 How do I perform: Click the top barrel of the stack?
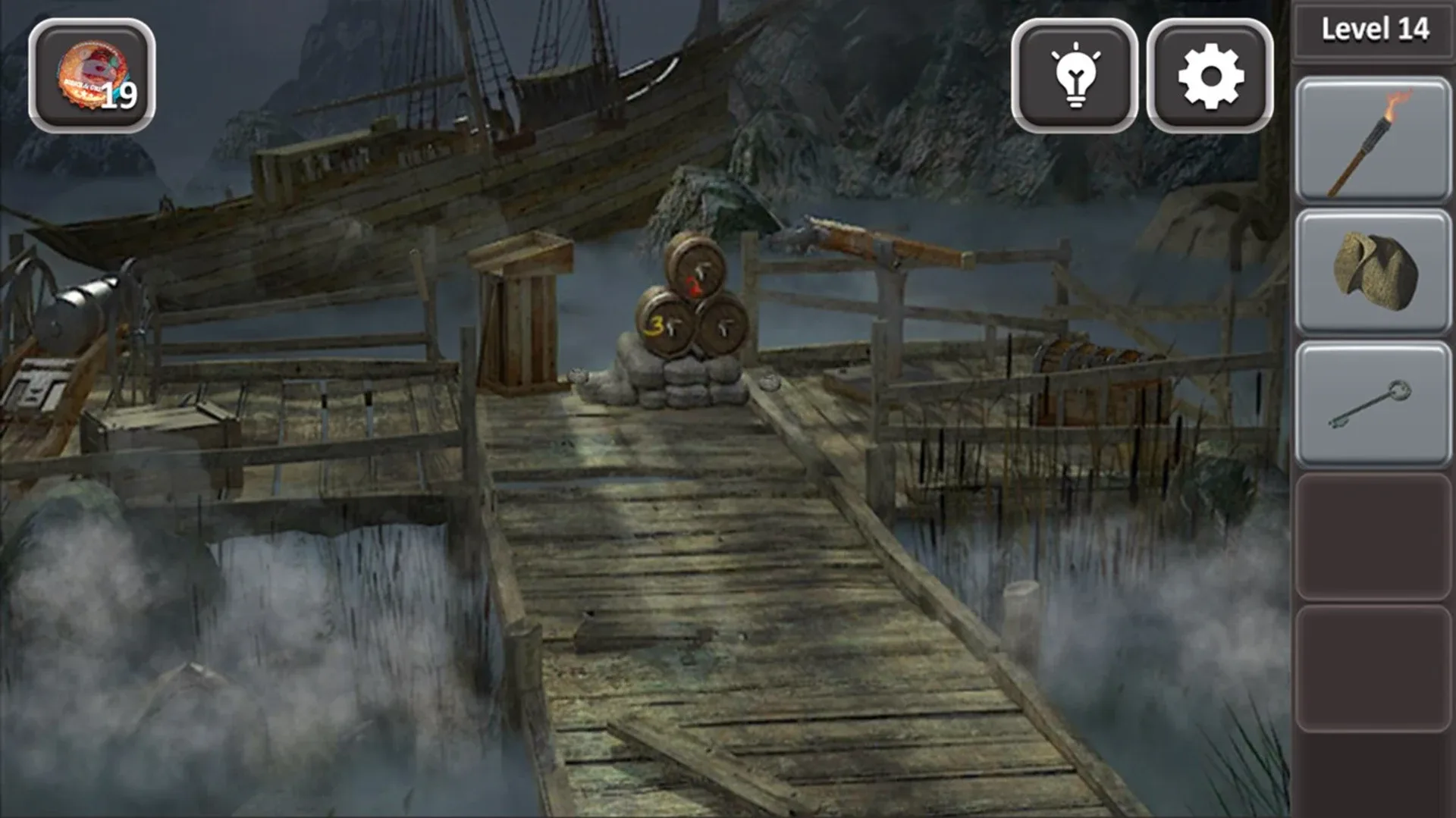tap(695, 269)
